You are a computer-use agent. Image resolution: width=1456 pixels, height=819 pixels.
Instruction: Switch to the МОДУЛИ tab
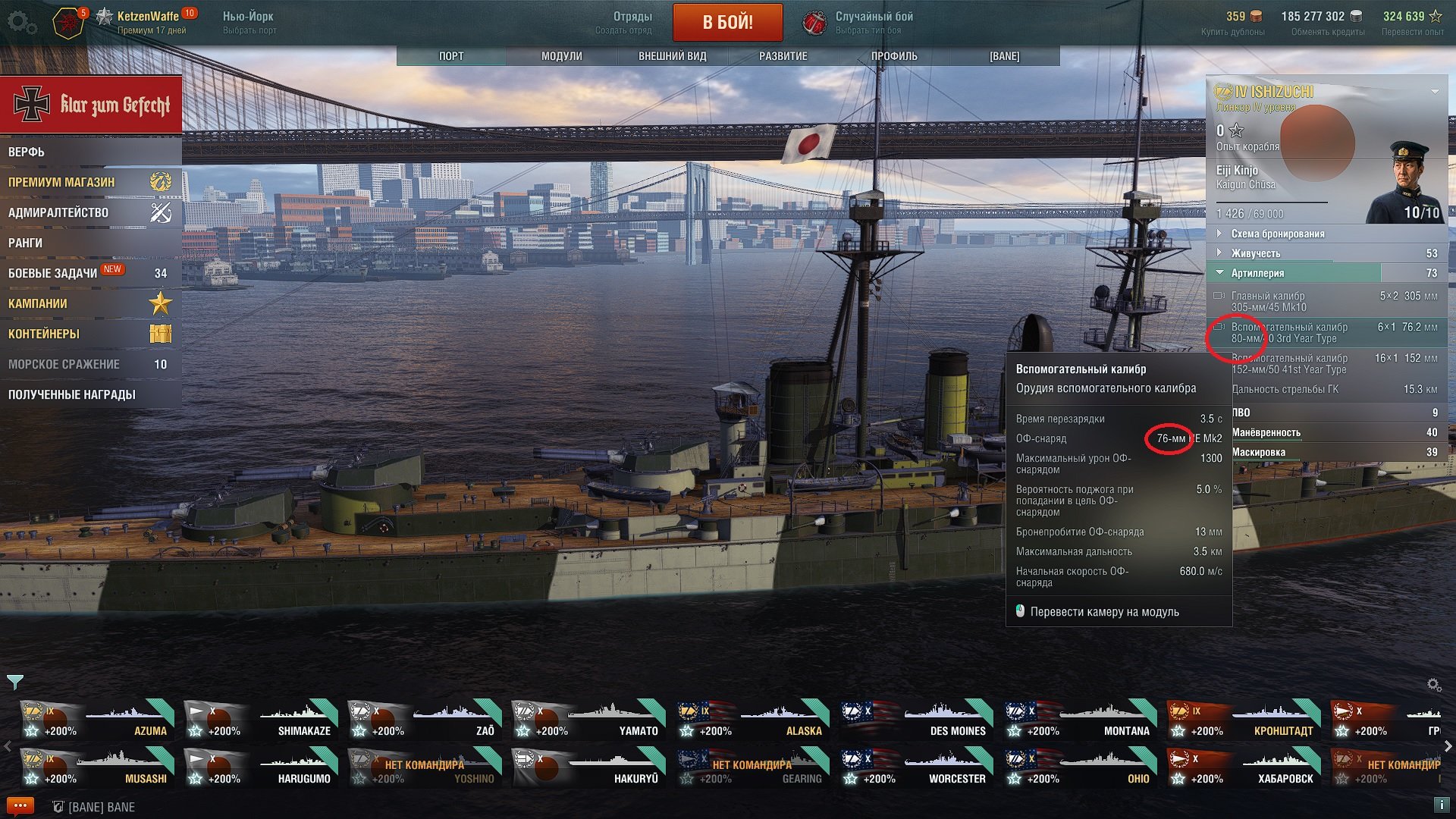tap(562, 56)
